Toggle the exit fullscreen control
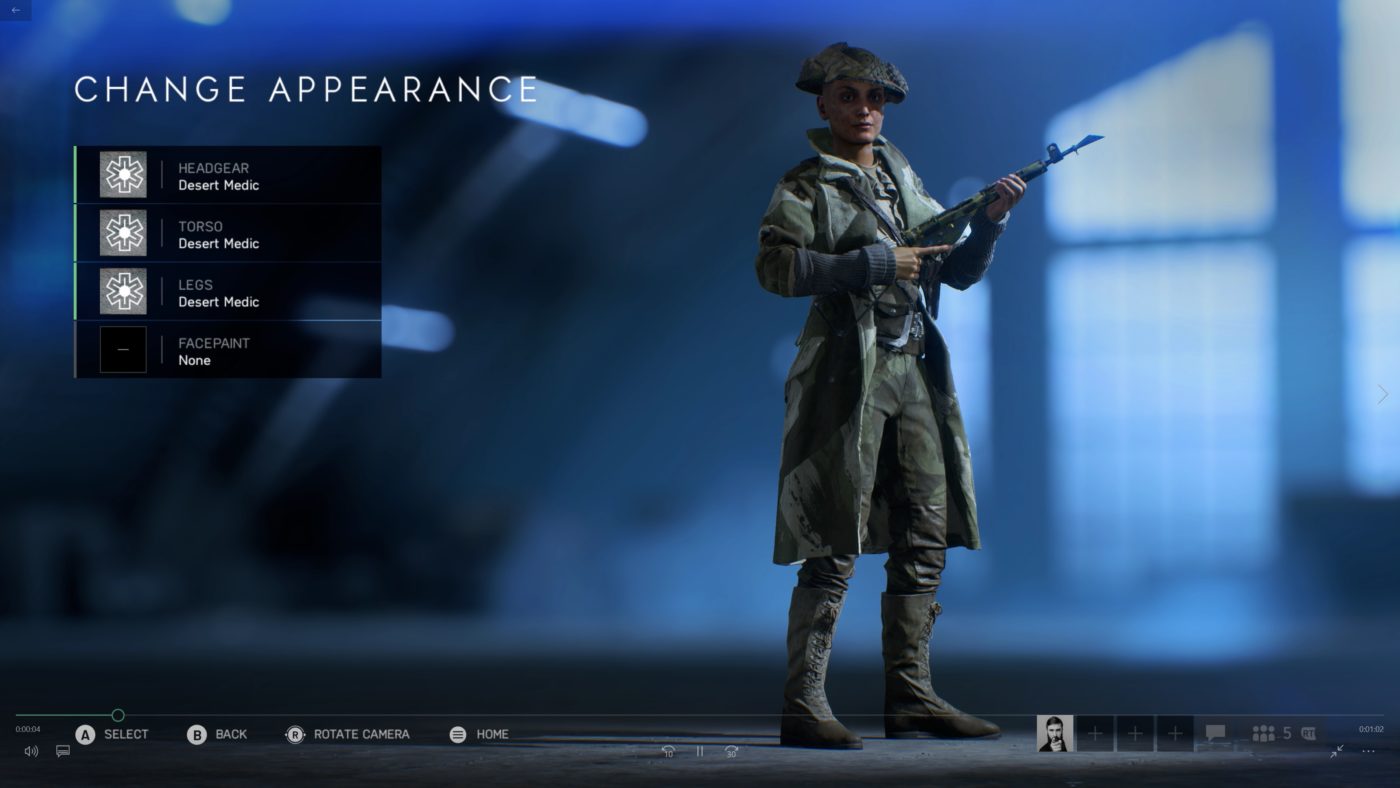The height and width of the screenshot is (788, 1400). point(1337,751)
